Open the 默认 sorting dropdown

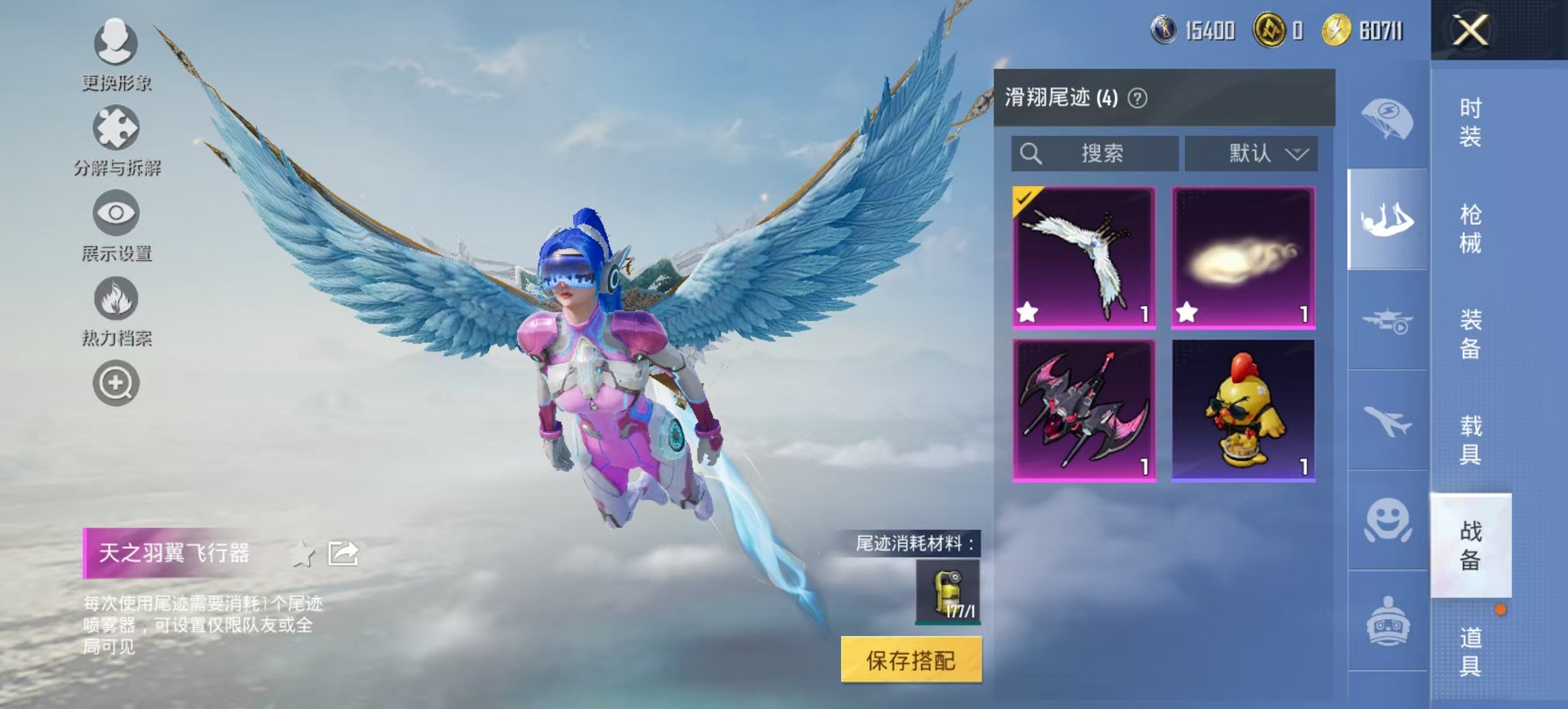pyautogui.click(x=1252, y=153)
